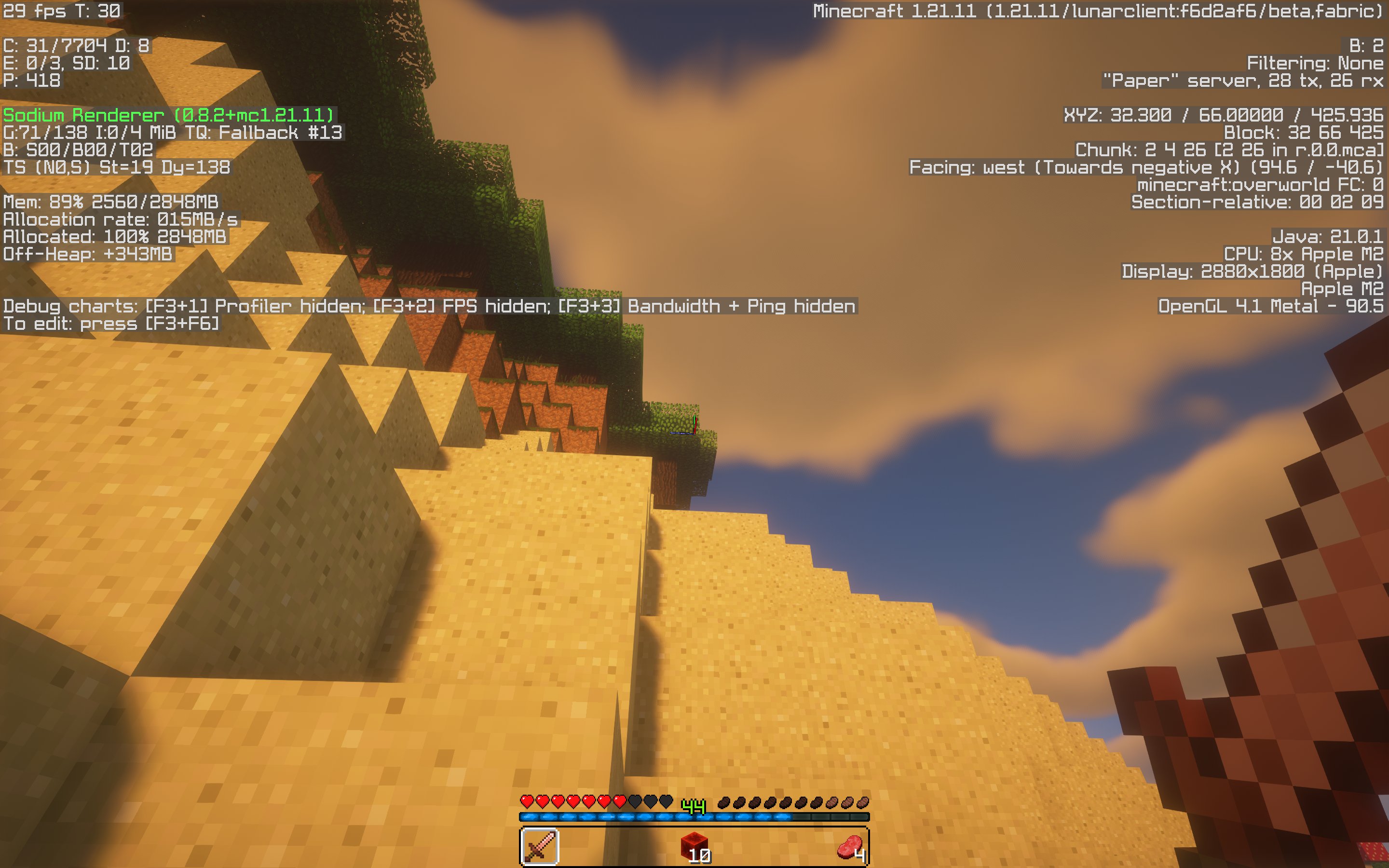Click the last empty heart icon
The width and height of the screenshot is (1389, 868).
pos(665,801)
